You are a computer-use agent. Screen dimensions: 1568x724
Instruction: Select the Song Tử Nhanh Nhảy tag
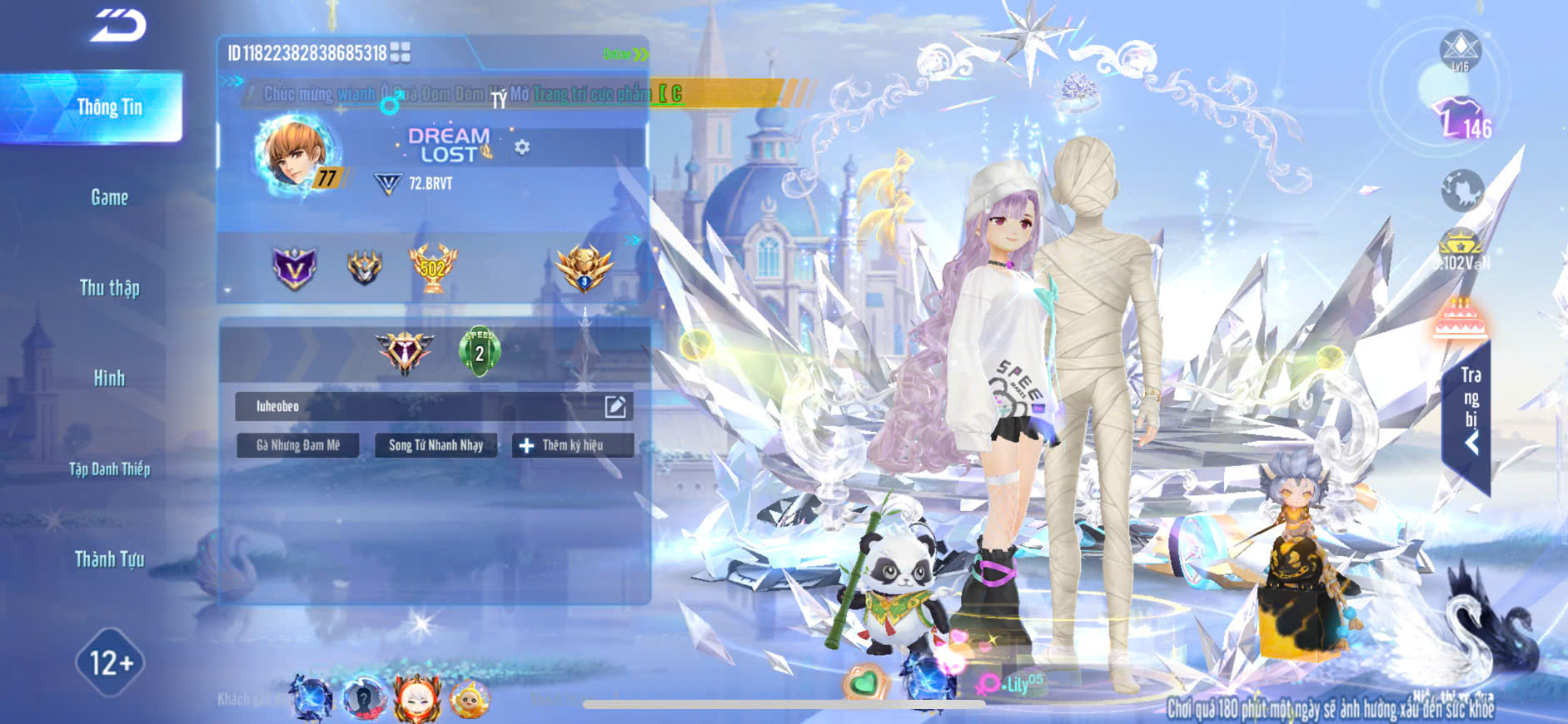pos(436,445)
